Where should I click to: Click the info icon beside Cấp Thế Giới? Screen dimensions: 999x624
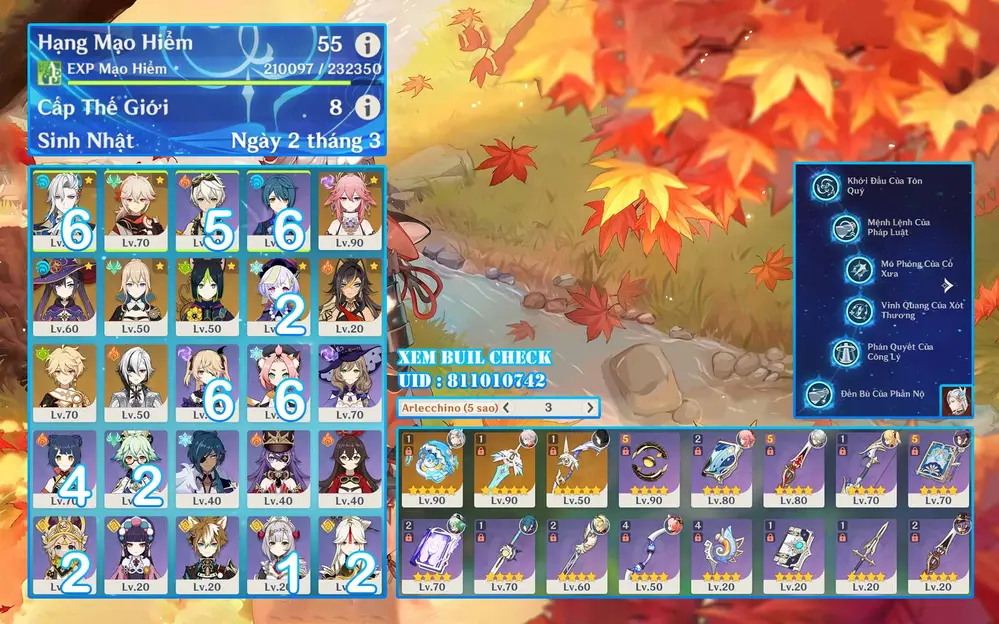click(x=369, y=107)
